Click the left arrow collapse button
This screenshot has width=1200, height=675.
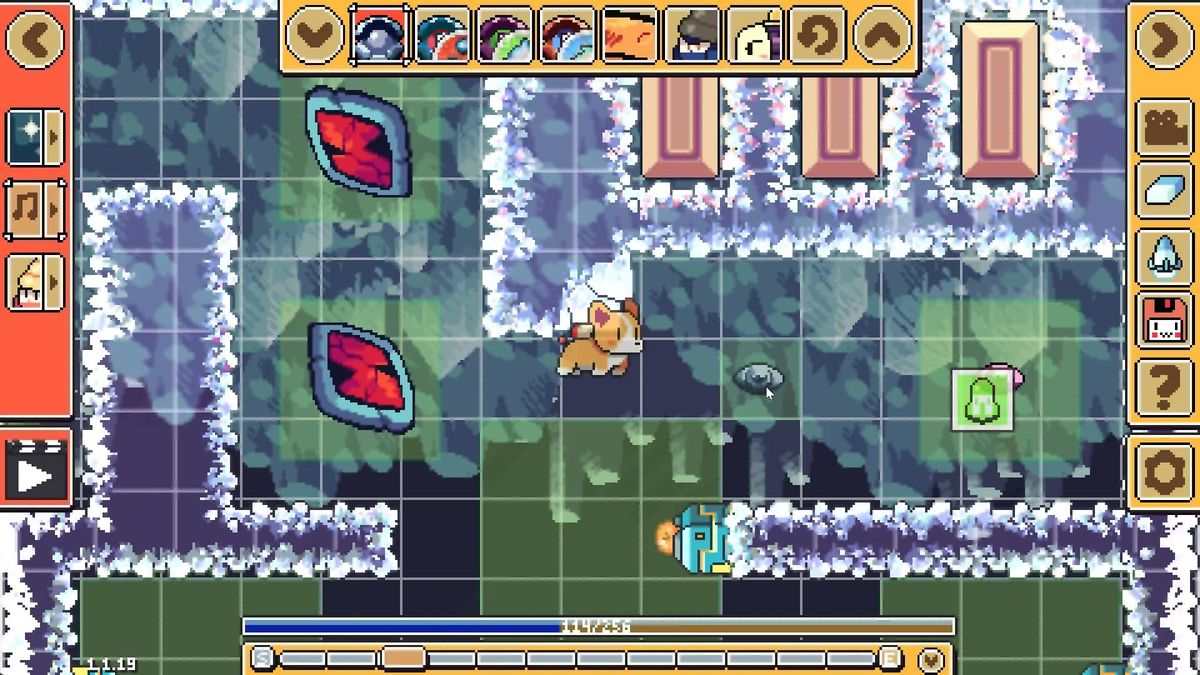point(35,40)
